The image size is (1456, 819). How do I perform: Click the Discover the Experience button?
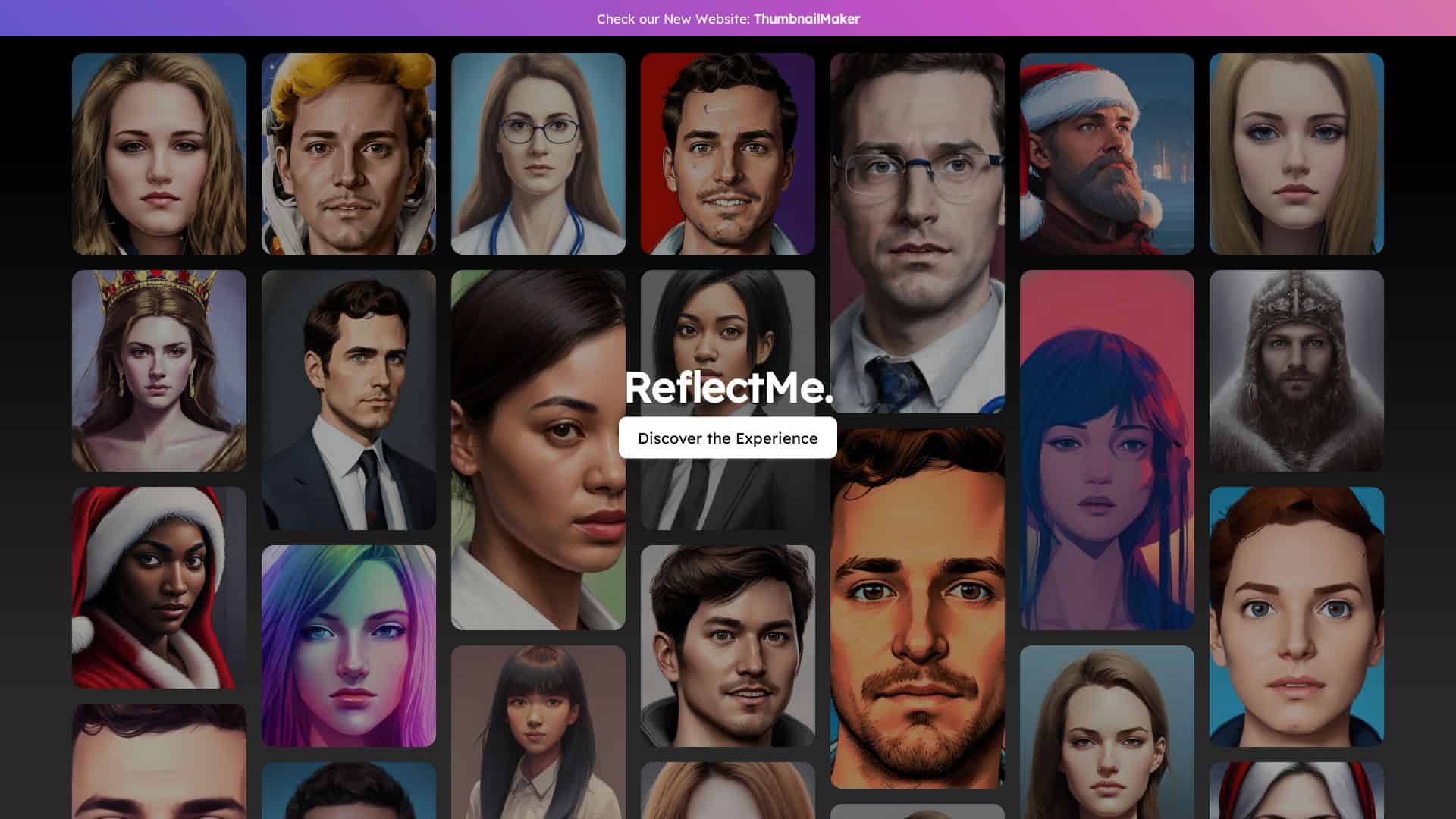click(x=728, y=438)
